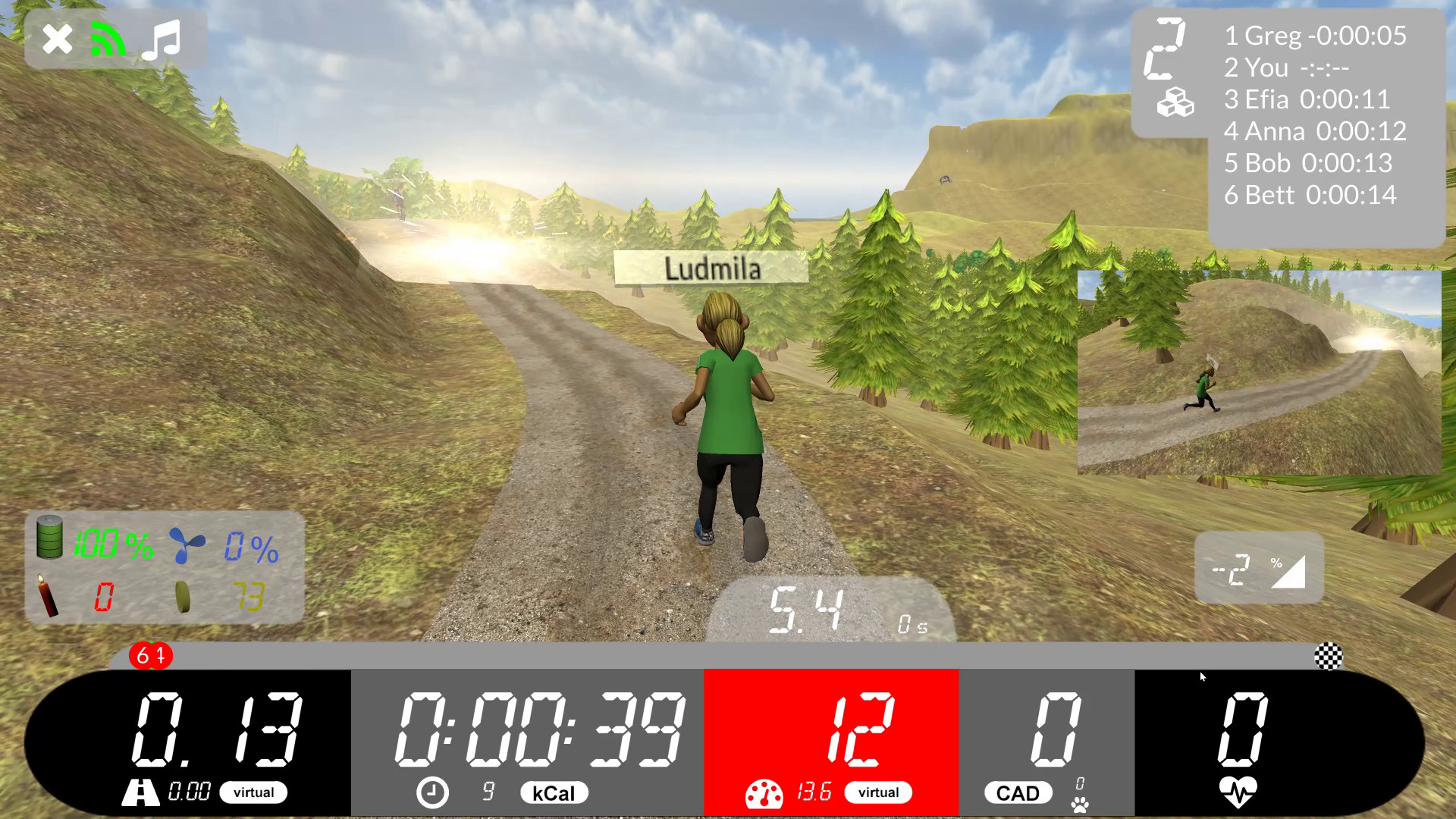The width and height of the screenshot is (1456, 819).
Task: Click the fan speed icon
Action: tap(187, 545)
